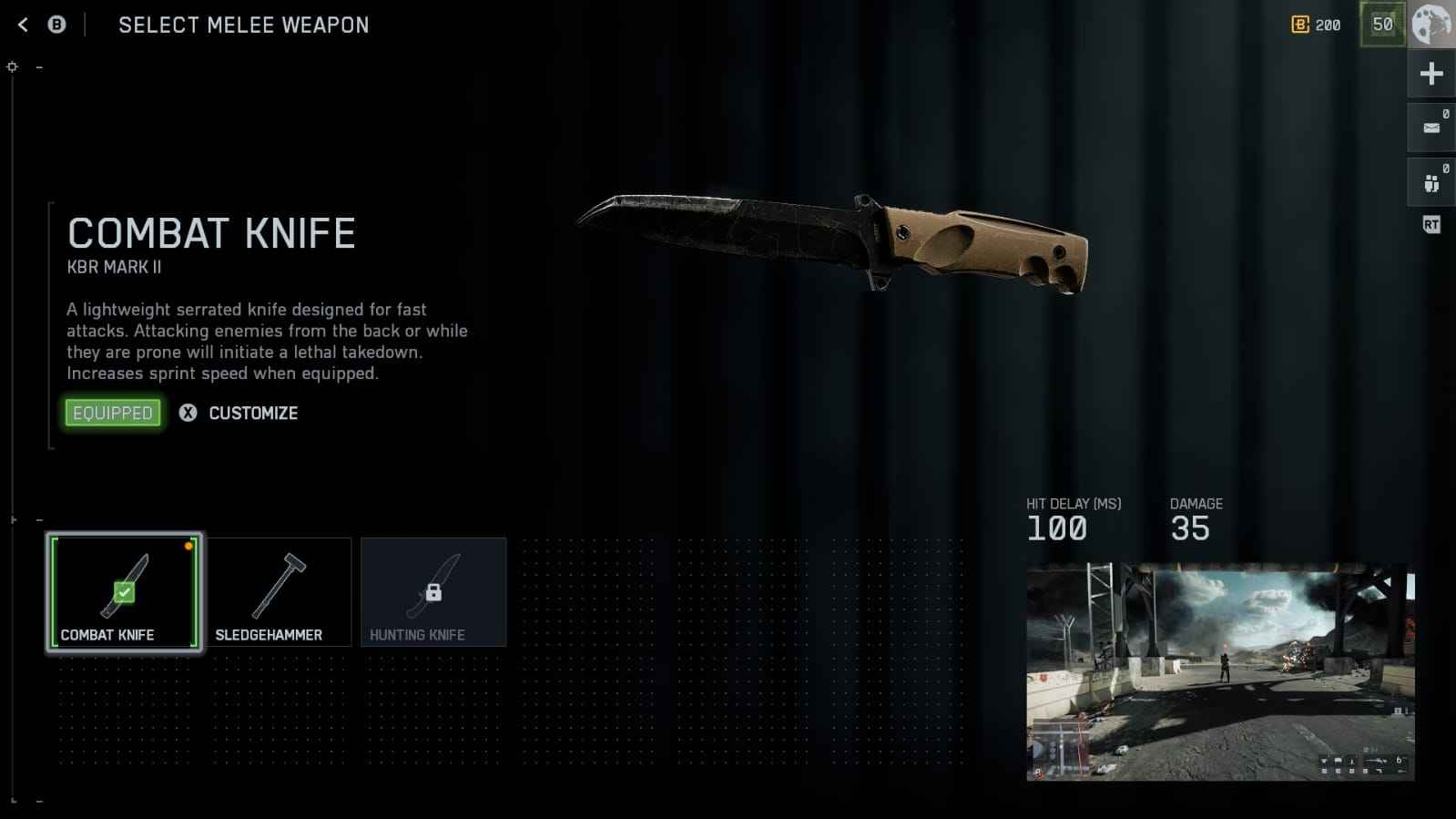This screenshot has width=1456, height=819.
Task: Click the gold currency balance icon
Action: point(1300,25)
